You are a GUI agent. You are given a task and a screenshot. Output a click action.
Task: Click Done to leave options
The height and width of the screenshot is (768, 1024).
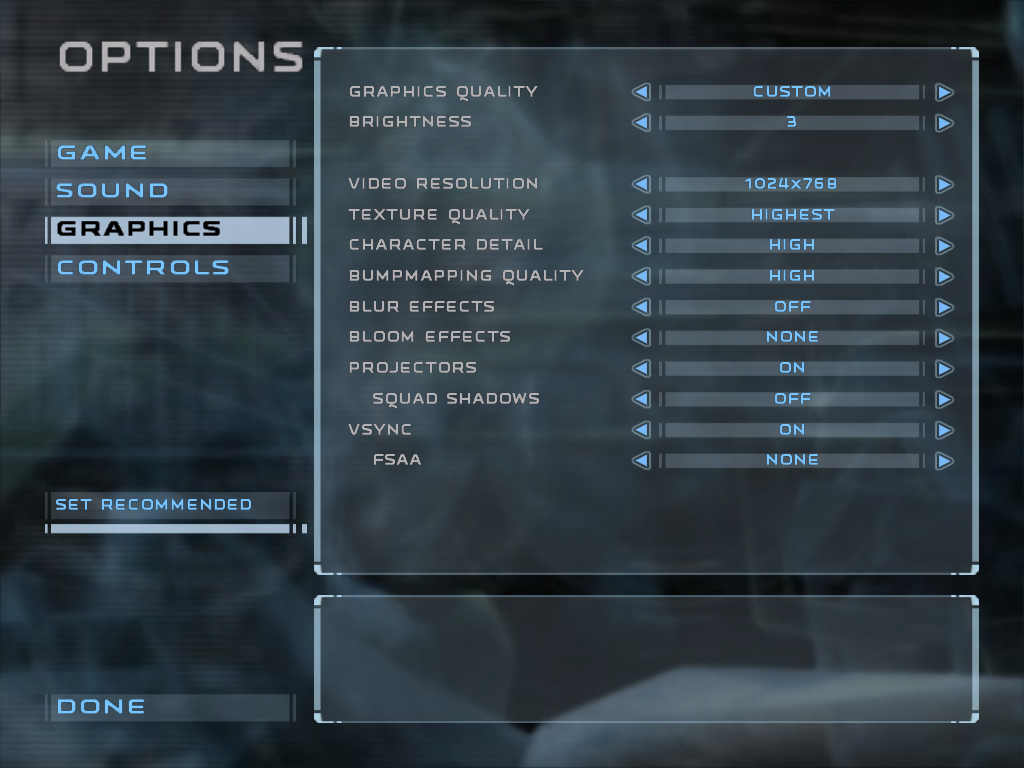(x=101, y=707)
